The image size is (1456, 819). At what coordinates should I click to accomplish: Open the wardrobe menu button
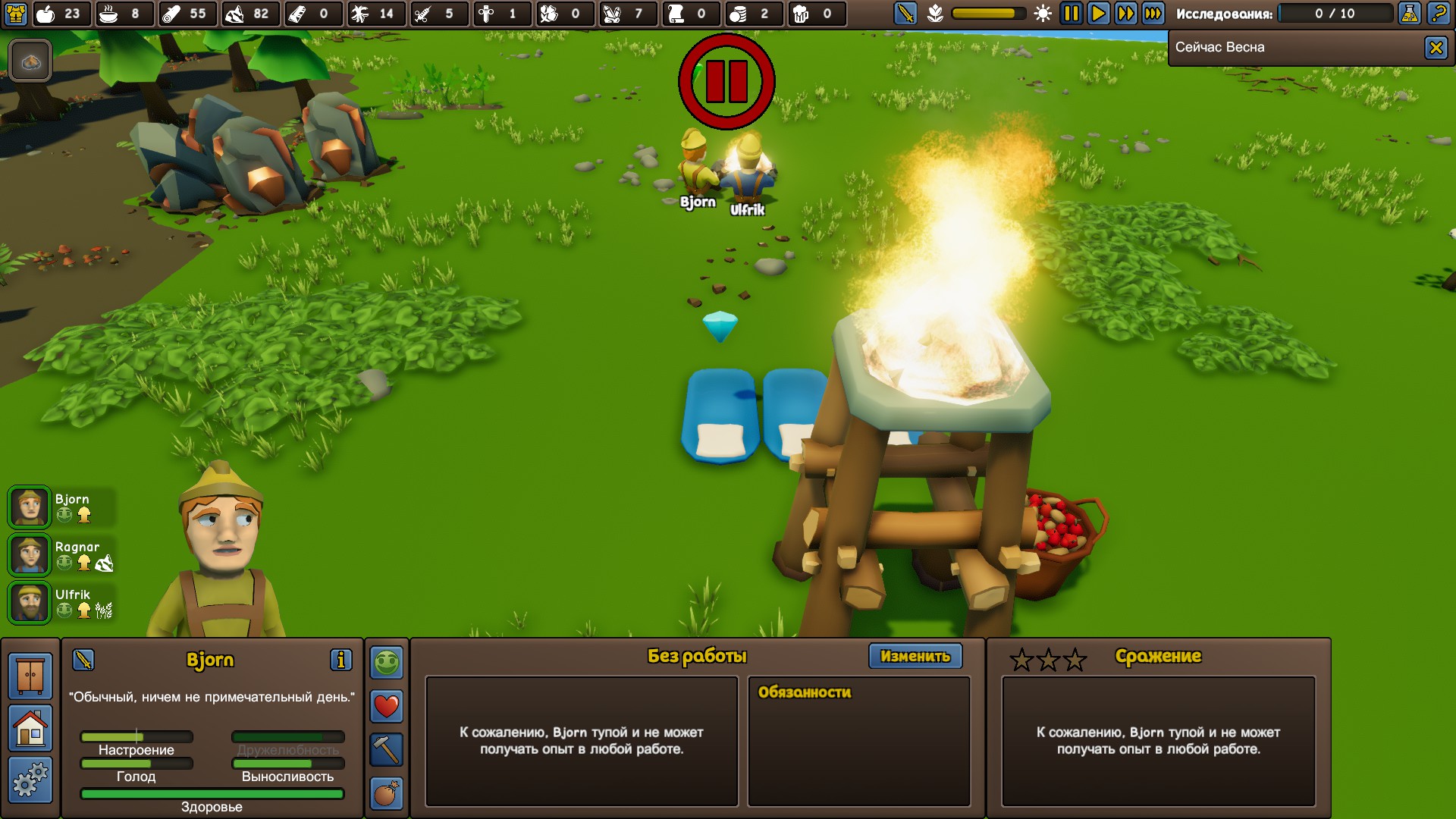30,676
